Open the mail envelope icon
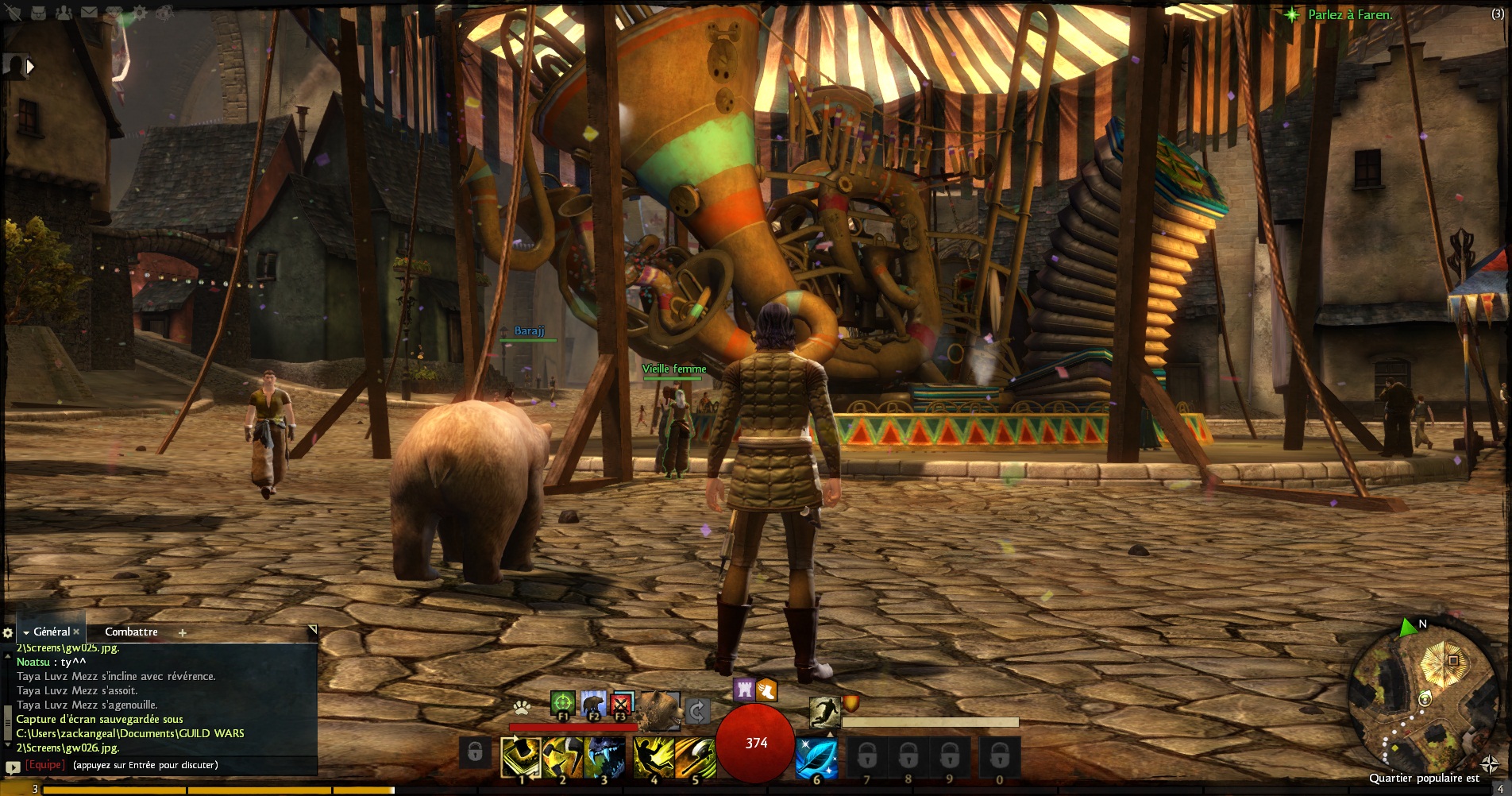Viewport: 1512px width, 796px height. (x=88, y=12)
